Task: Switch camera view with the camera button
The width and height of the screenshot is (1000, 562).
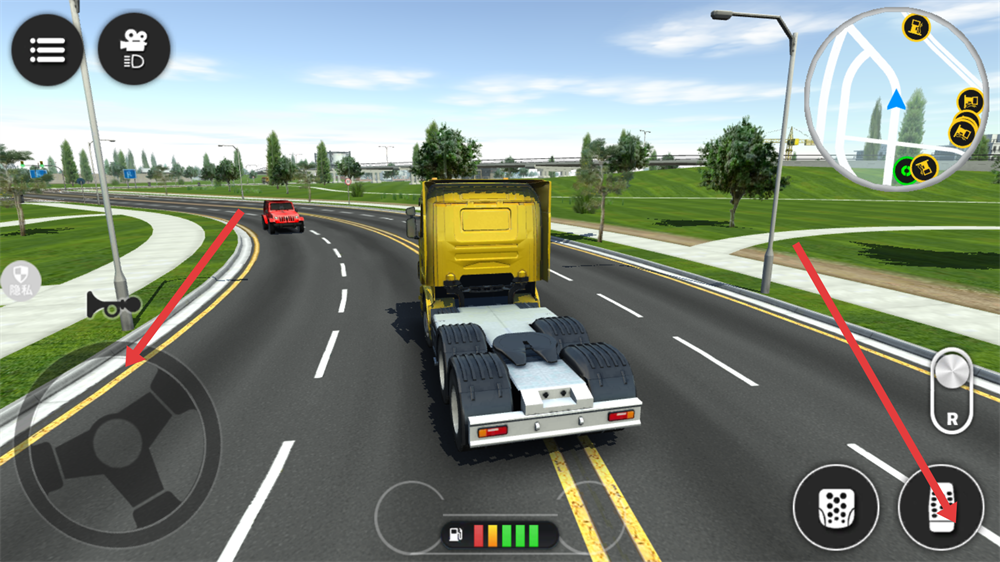Action: (x=134, y=49)
